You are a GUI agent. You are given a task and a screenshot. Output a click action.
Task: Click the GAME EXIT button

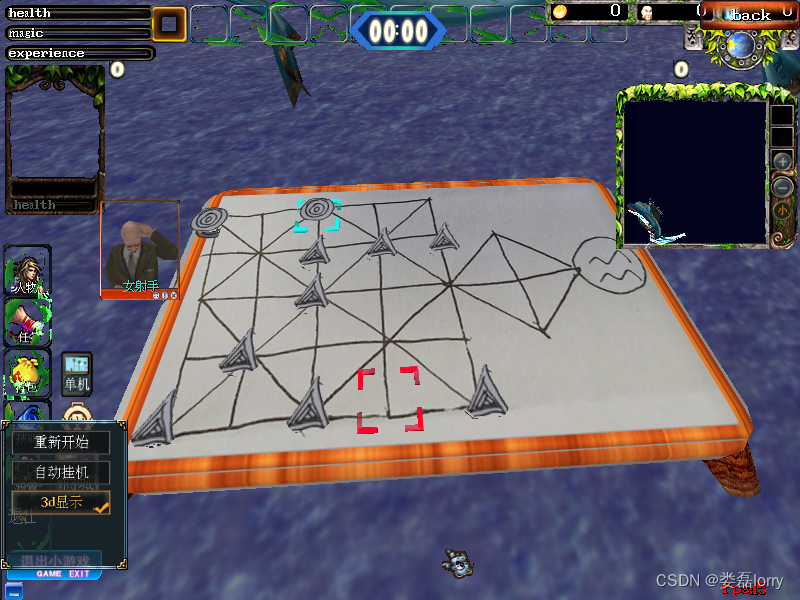[63, 574]
